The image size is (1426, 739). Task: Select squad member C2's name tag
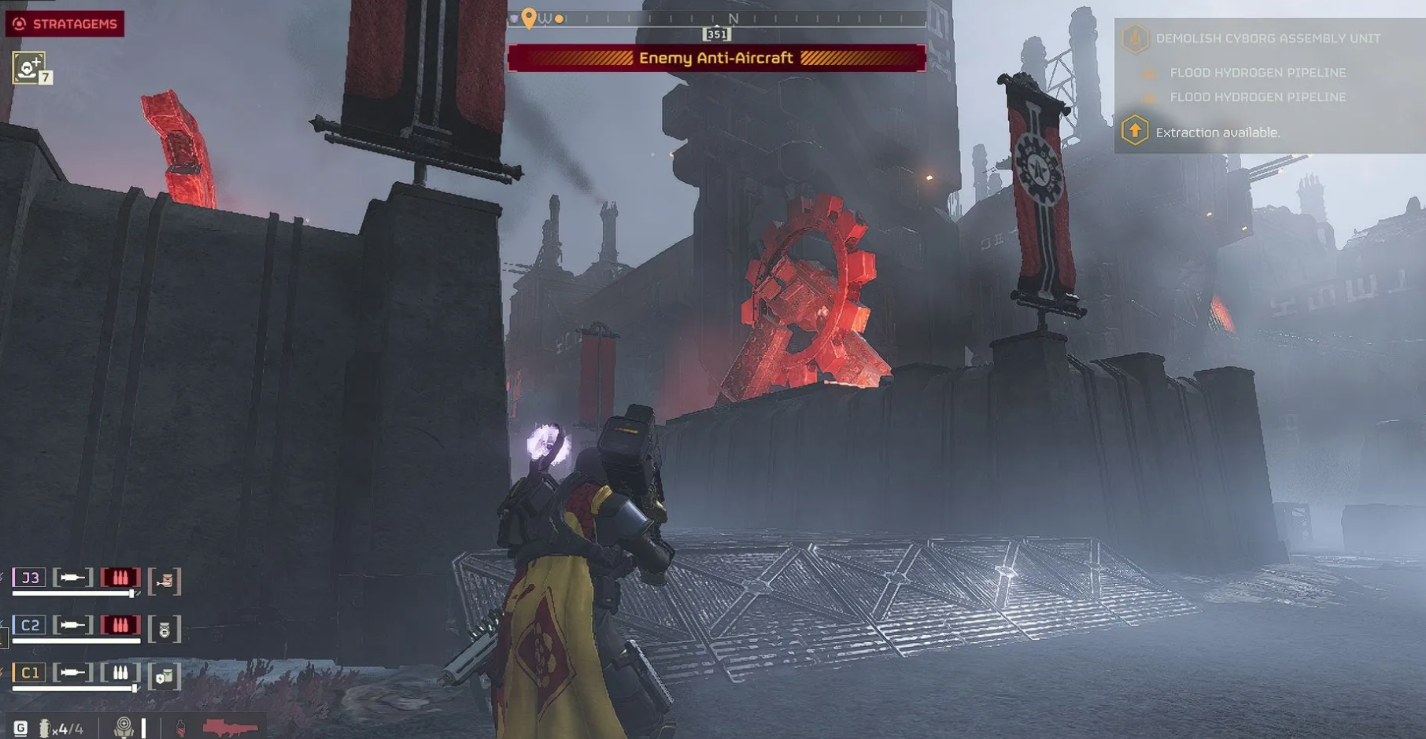(30, 625)
